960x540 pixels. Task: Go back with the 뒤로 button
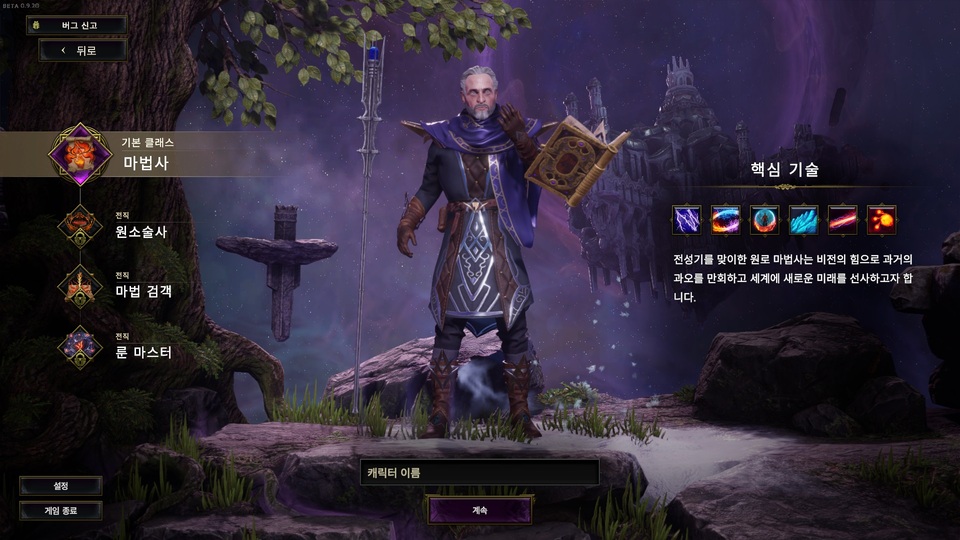coord(83,50)
